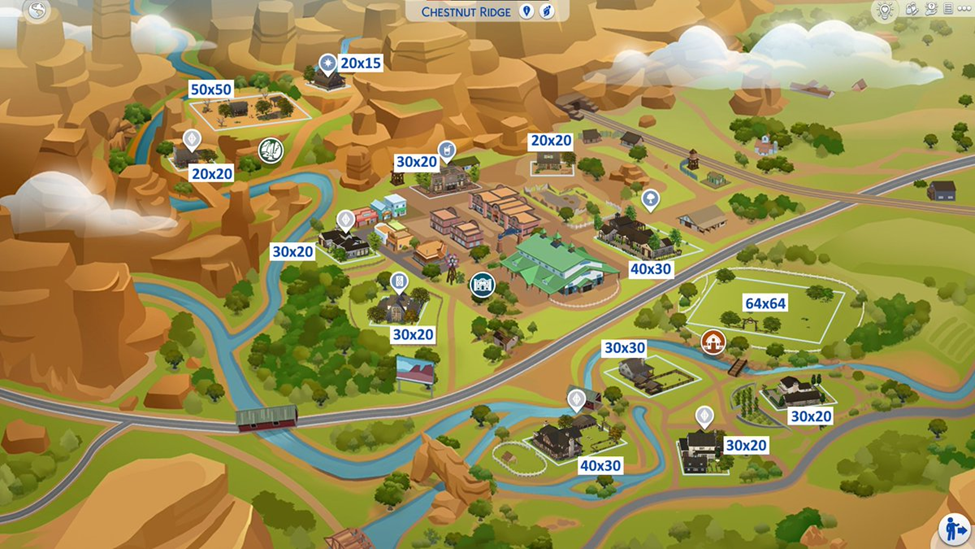
Task: Click the location pin beside Chestnut Ridge
Action: (x=527, y=12)
